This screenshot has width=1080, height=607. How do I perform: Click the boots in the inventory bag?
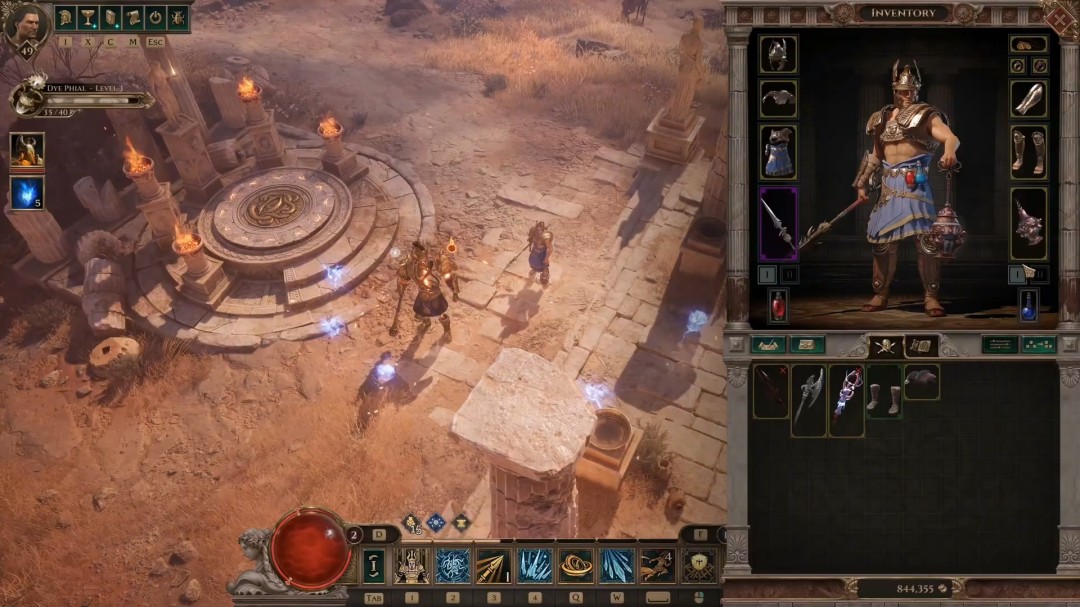point(884,389)
